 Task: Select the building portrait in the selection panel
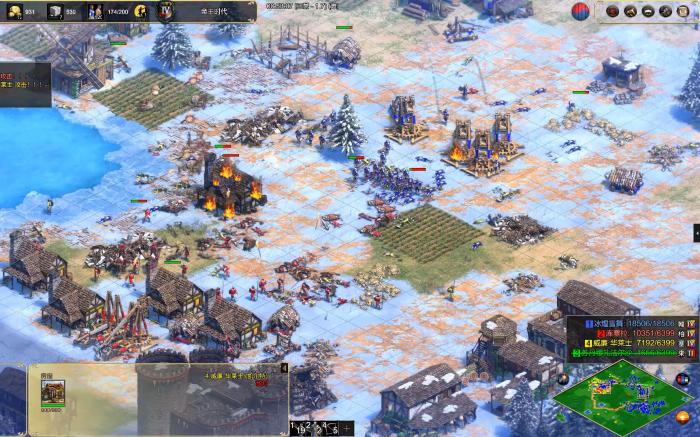52,394
